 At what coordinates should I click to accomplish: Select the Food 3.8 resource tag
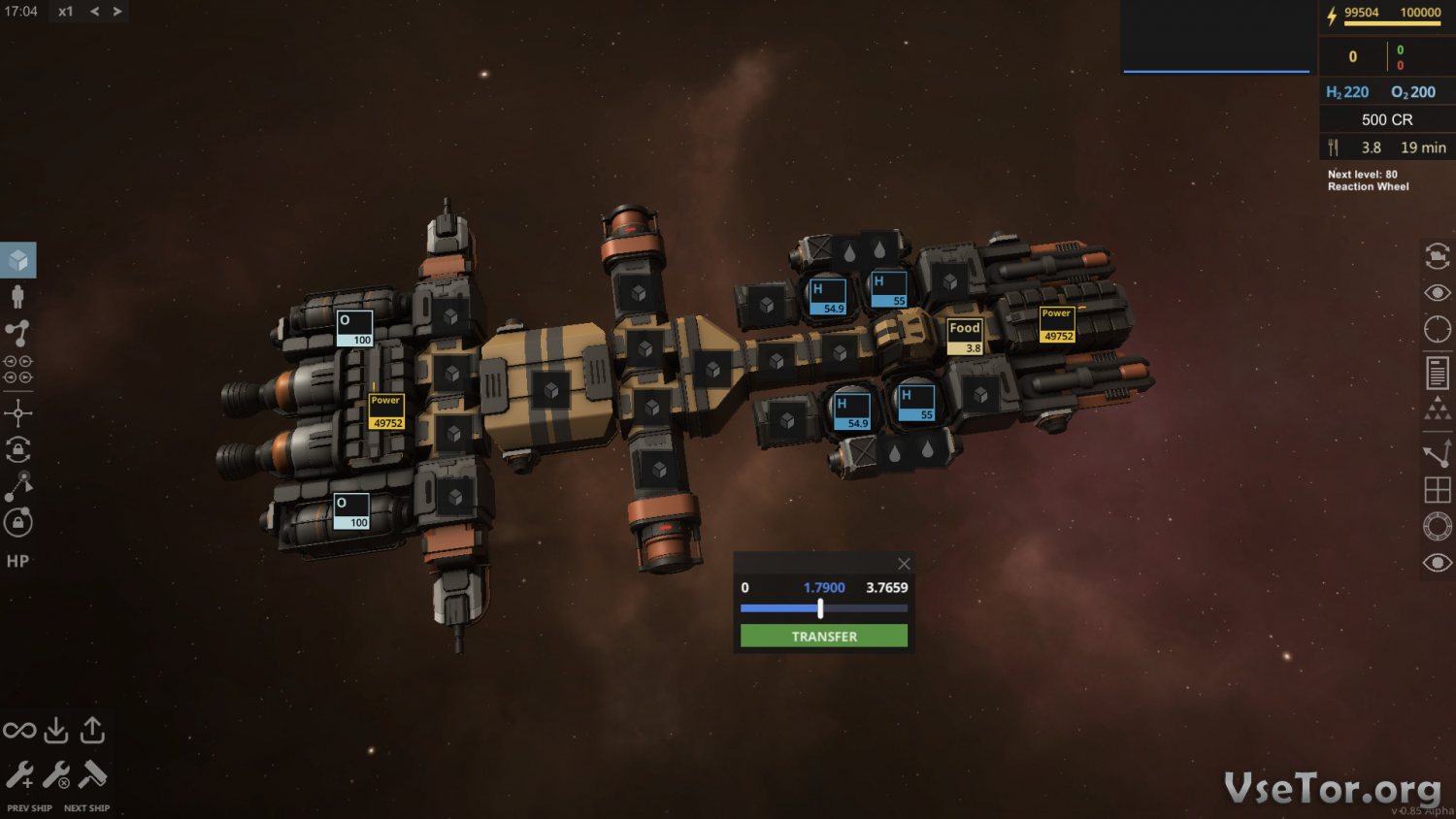965,336
